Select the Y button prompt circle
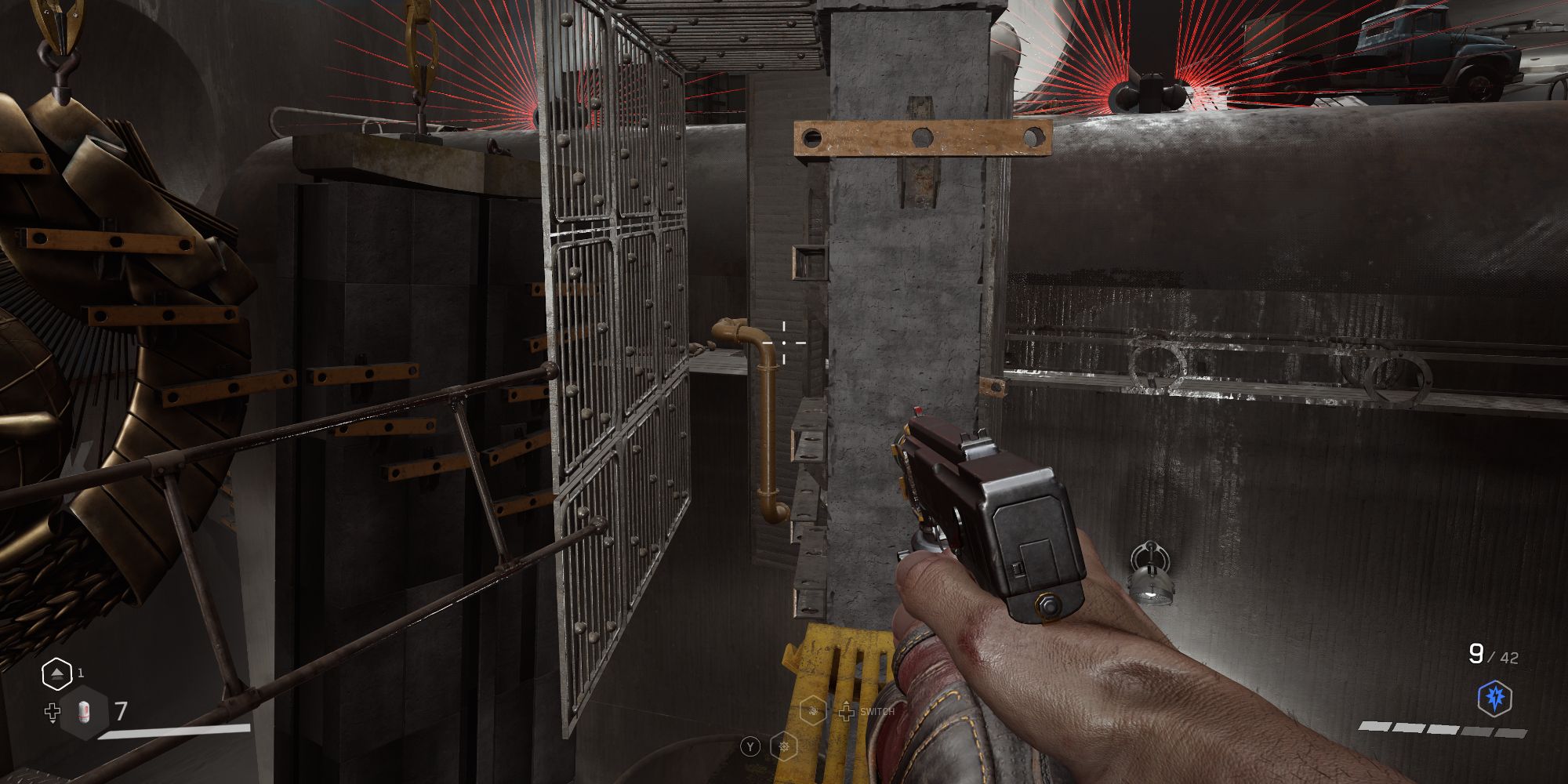 pyautogui.click(x=750, y=746)
